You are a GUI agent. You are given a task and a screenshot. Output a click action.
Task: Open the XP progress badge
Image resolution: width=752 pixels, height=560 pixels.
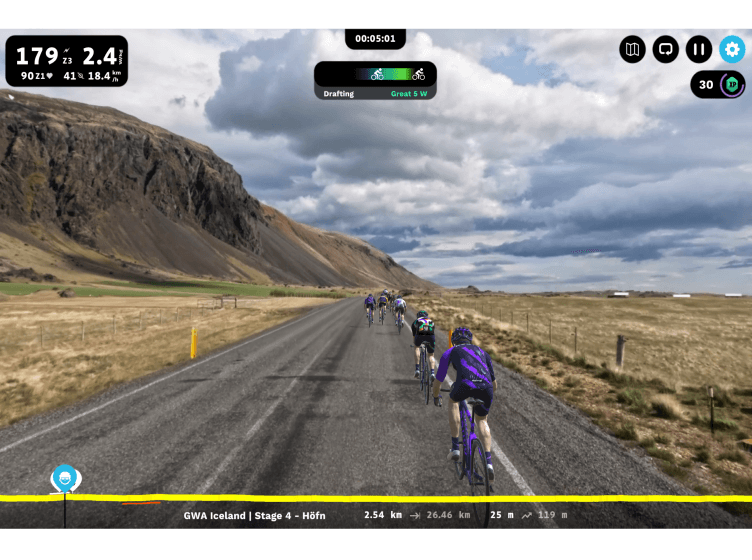[718, 85]
